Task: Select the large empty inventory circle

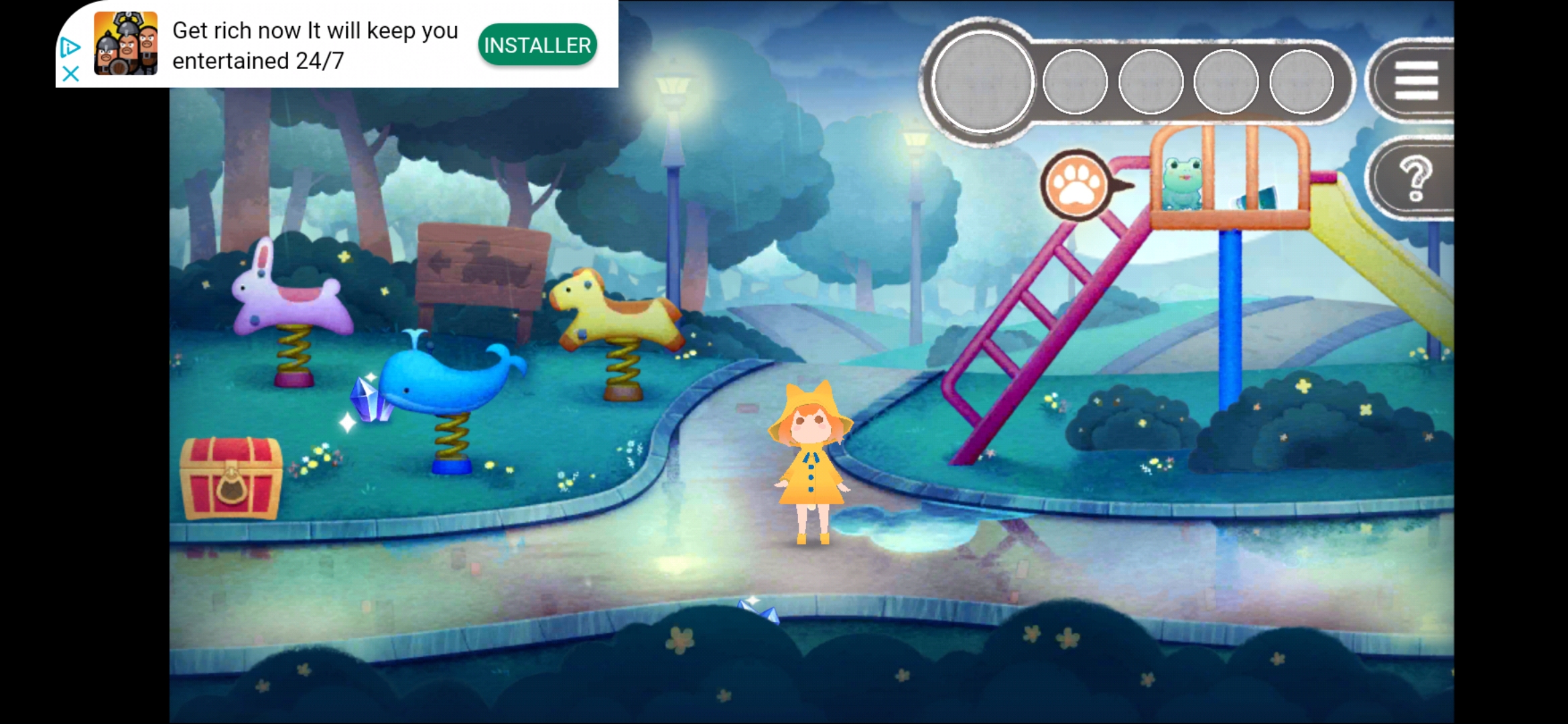Action: point(982,81)
